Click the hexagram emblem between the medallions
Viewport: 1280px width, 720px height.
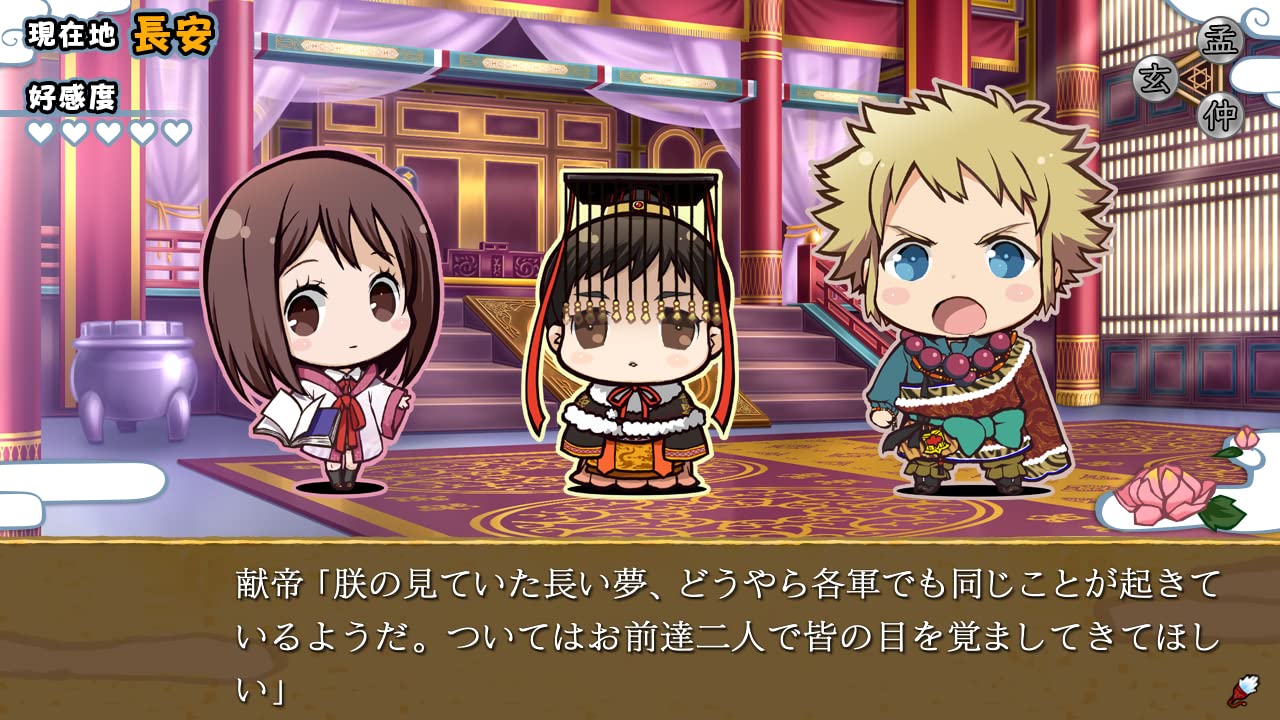coord(1197,77)
